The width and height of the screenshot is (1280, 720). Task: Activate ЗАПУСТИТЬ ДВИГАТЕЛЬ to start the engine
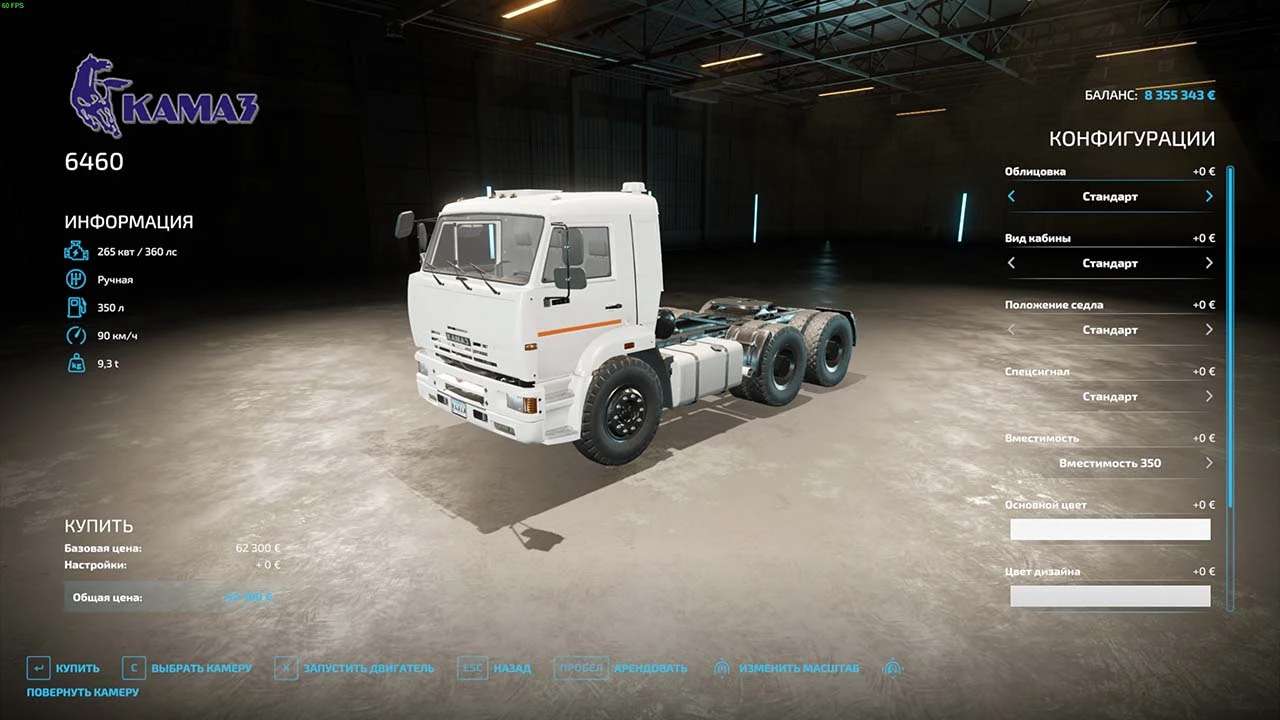(x=355, y=668)
